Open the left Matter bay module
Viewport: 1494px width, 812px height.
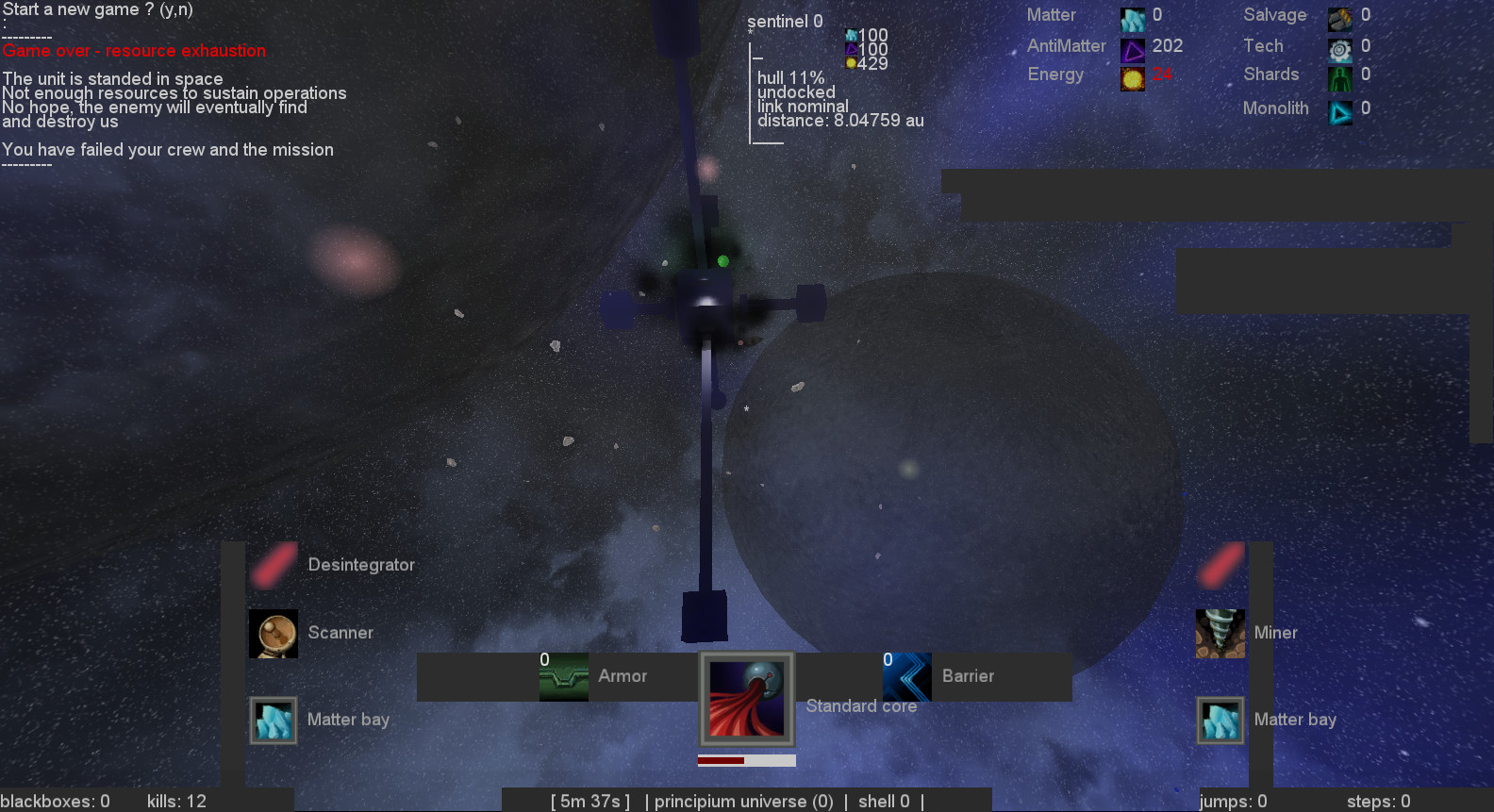tap(273, 720)
